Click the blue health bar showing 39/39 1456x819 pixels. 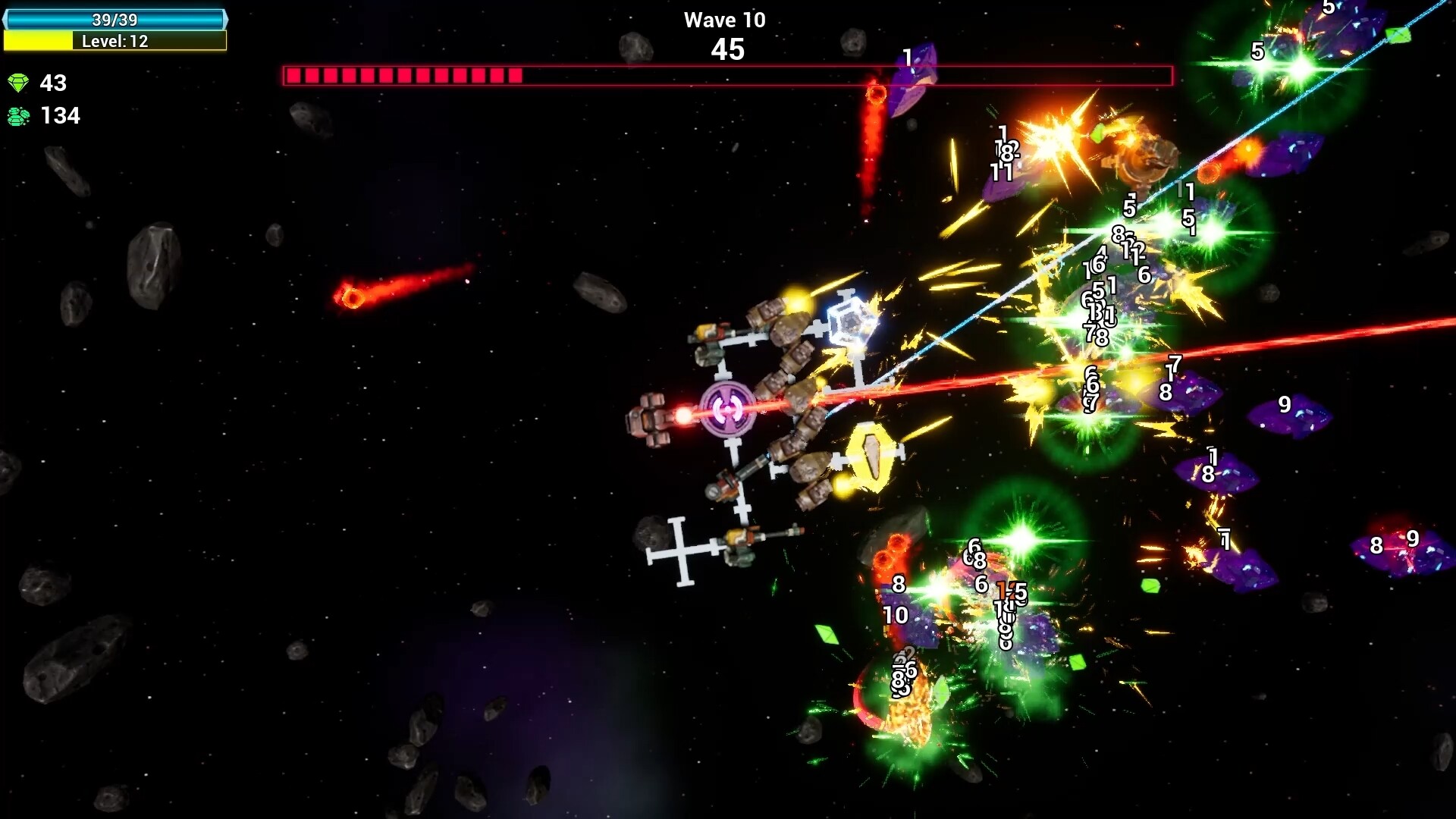115,20
